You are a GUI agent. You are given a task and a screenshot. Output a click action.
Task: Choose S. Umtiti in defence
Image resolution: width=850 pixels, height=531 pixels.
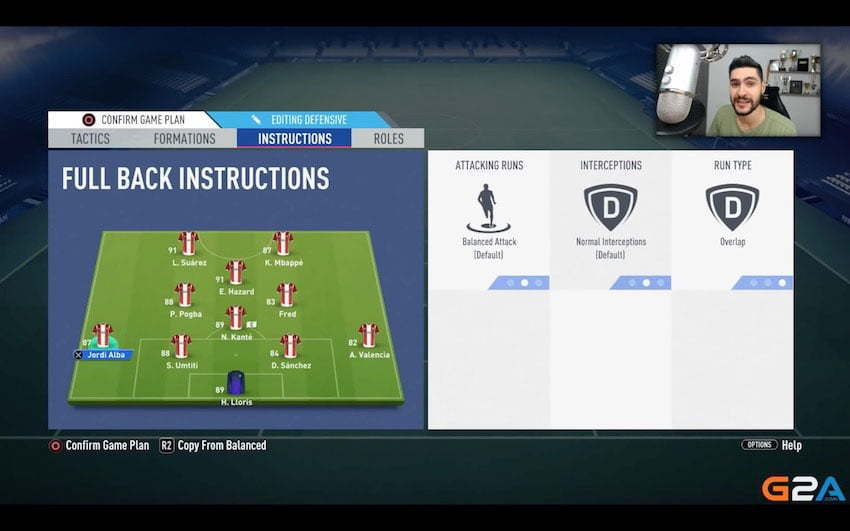(181, 347)
